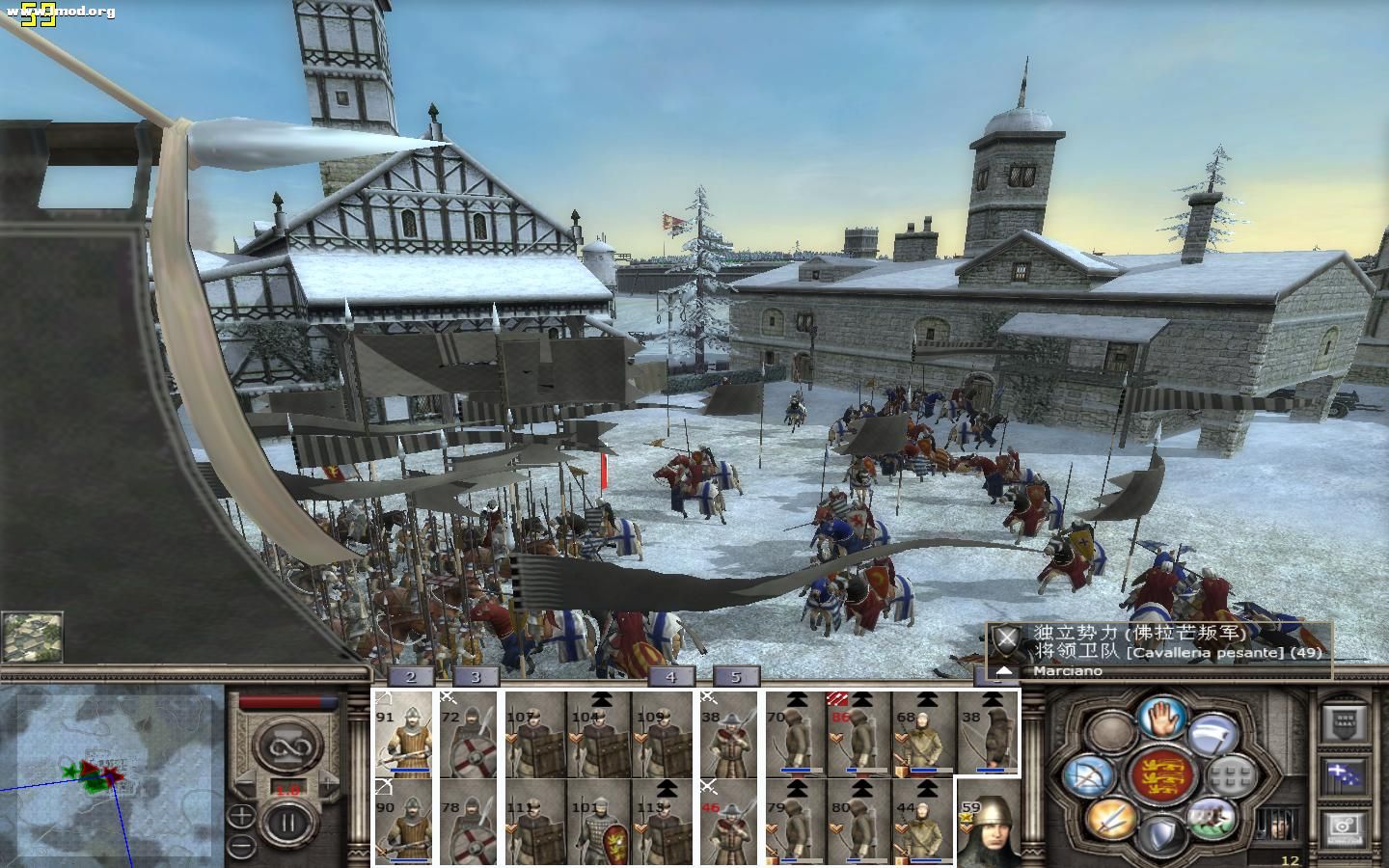Click the battle minimap
1389x868 pixels.
pyautogui.click(x=113, y=772)
